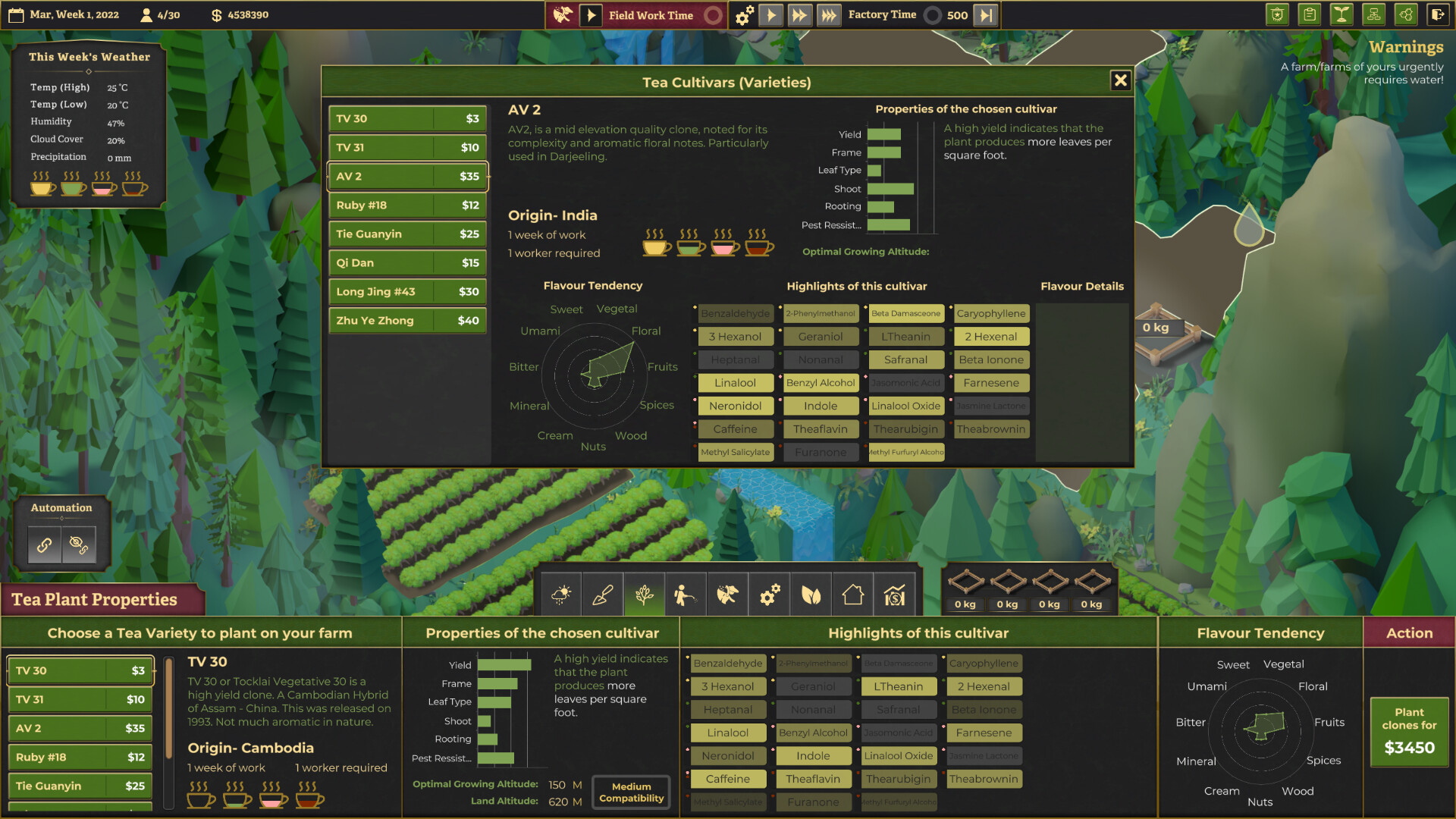The image size is (1456, 819).
Task: Open the research tree icon top right
Action: tap(1373, 14)
